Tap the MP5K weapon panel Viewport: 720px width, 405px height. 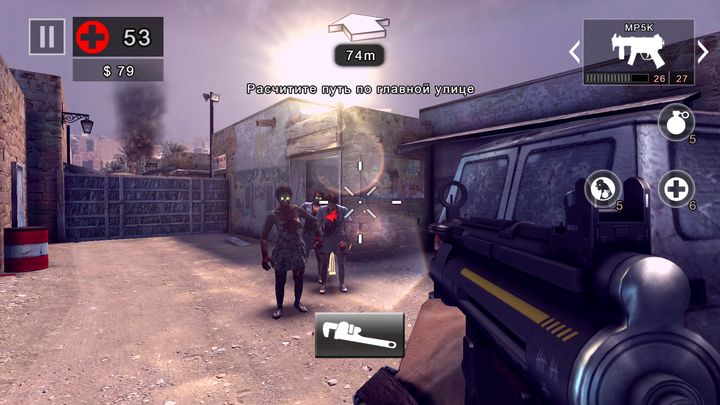click(638, 51)
